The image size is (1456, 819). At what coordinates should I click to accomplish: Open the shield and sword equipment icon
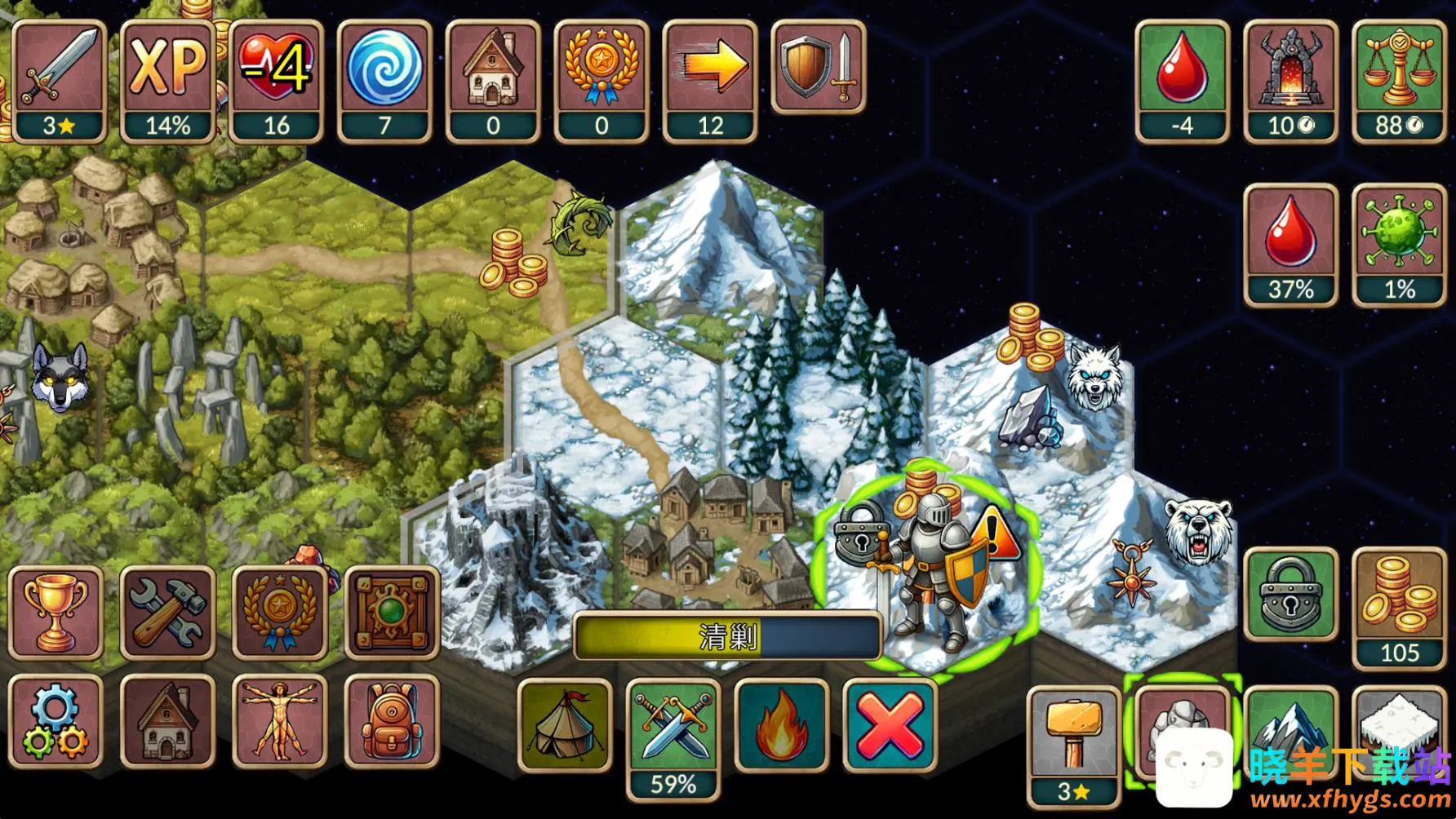(x=819, y=67)
